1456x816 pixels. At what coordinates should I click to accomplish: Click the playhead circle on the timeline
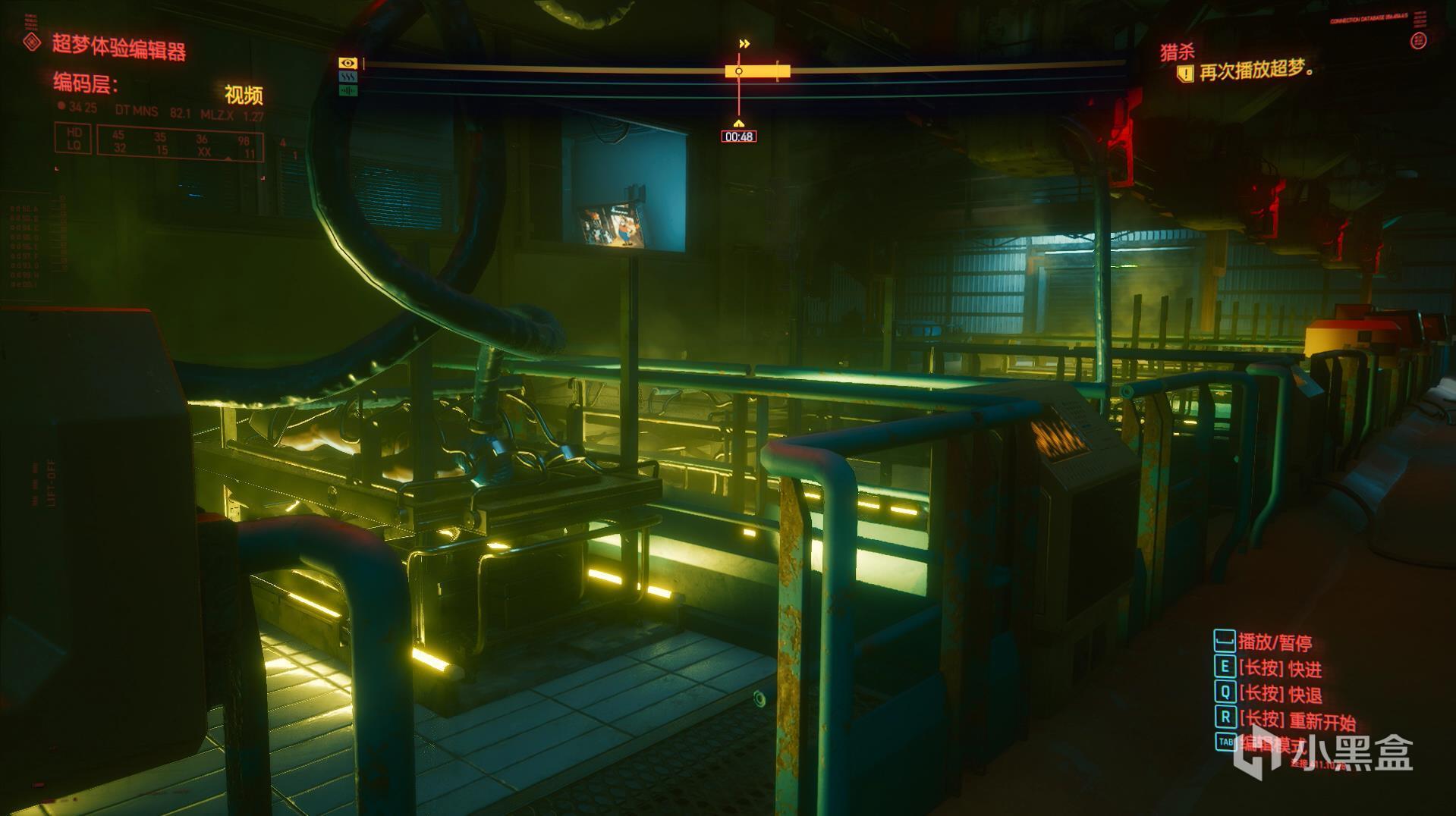click(739, 71)
